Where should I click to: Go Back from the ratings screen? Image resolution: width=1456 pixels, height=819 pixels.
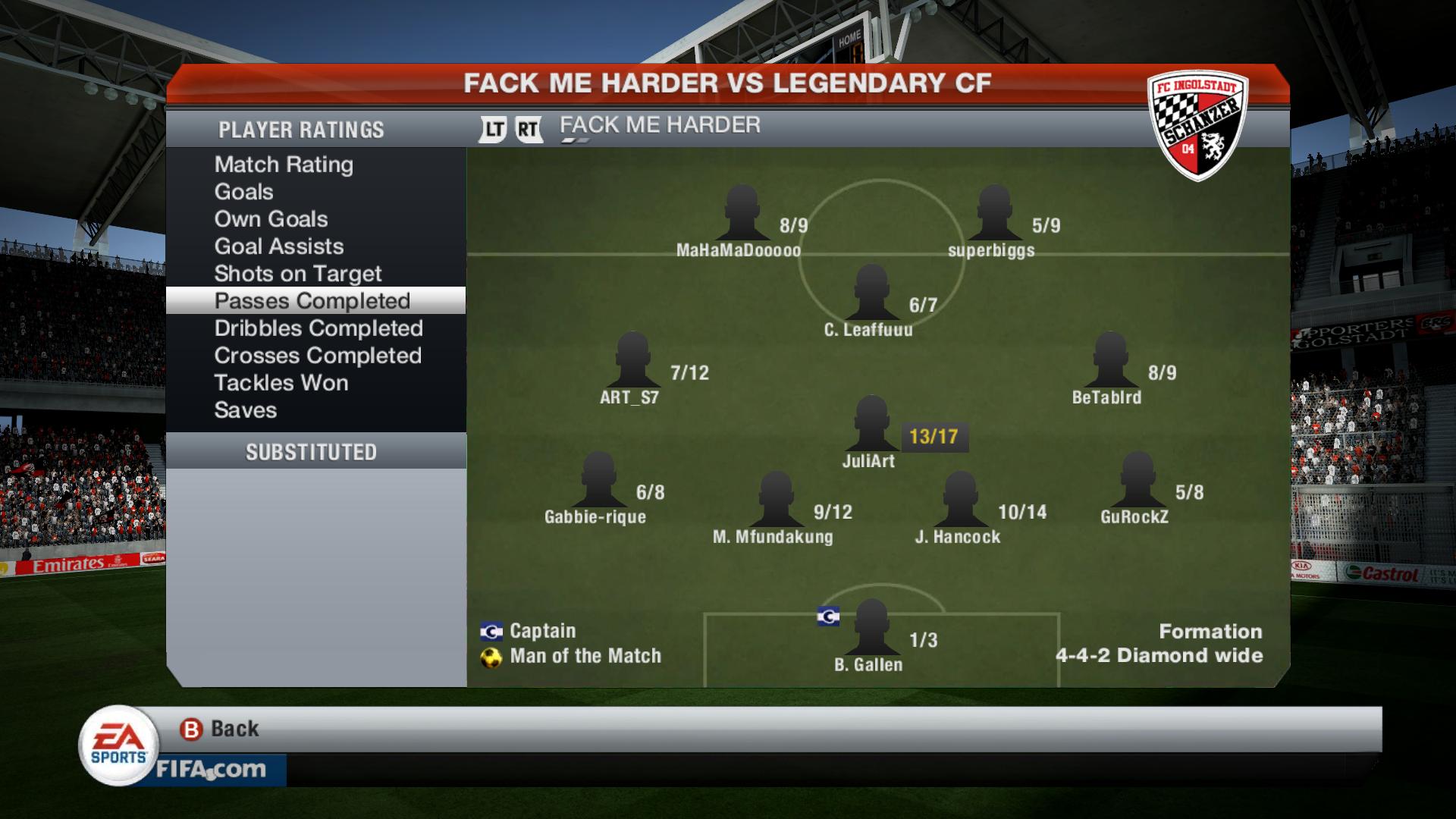point(220,729)
